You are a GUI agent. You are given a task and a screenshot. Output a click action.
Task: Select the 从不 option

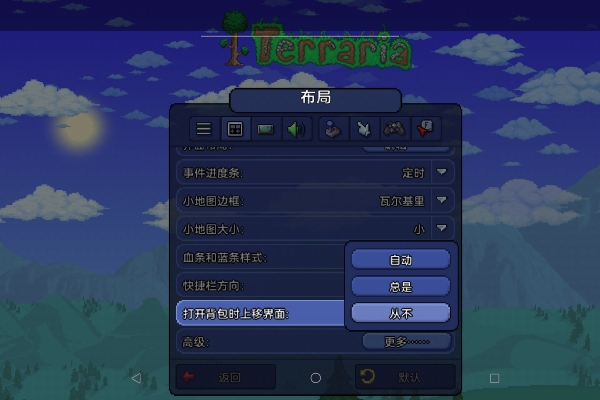click(401, 313)
